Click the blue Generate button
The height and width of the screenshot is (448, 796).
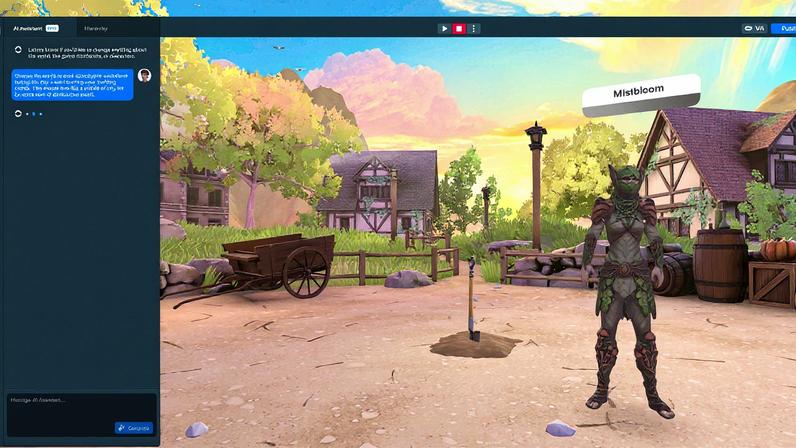coord(134,427)
